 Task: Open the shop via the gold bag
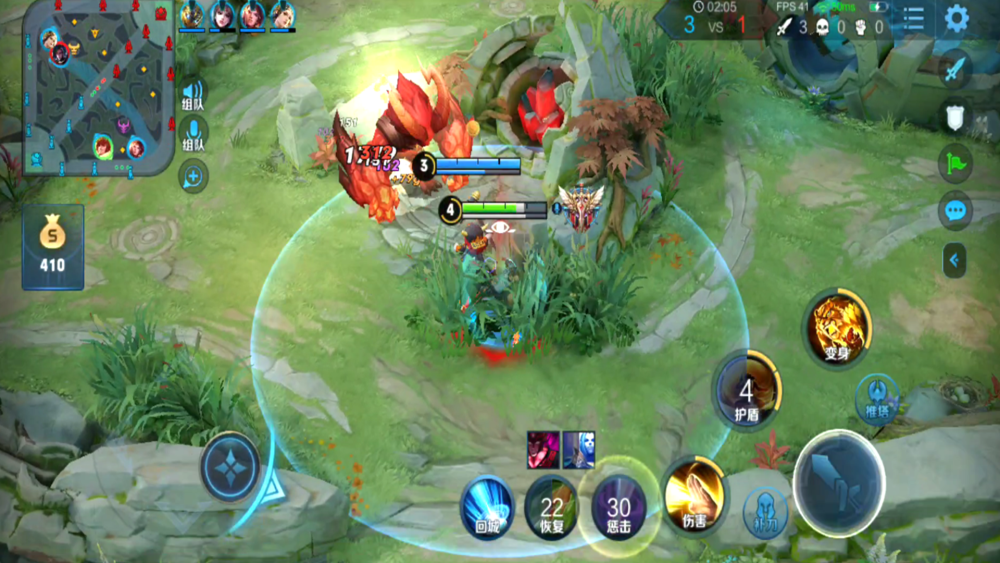tap(52, 246)
